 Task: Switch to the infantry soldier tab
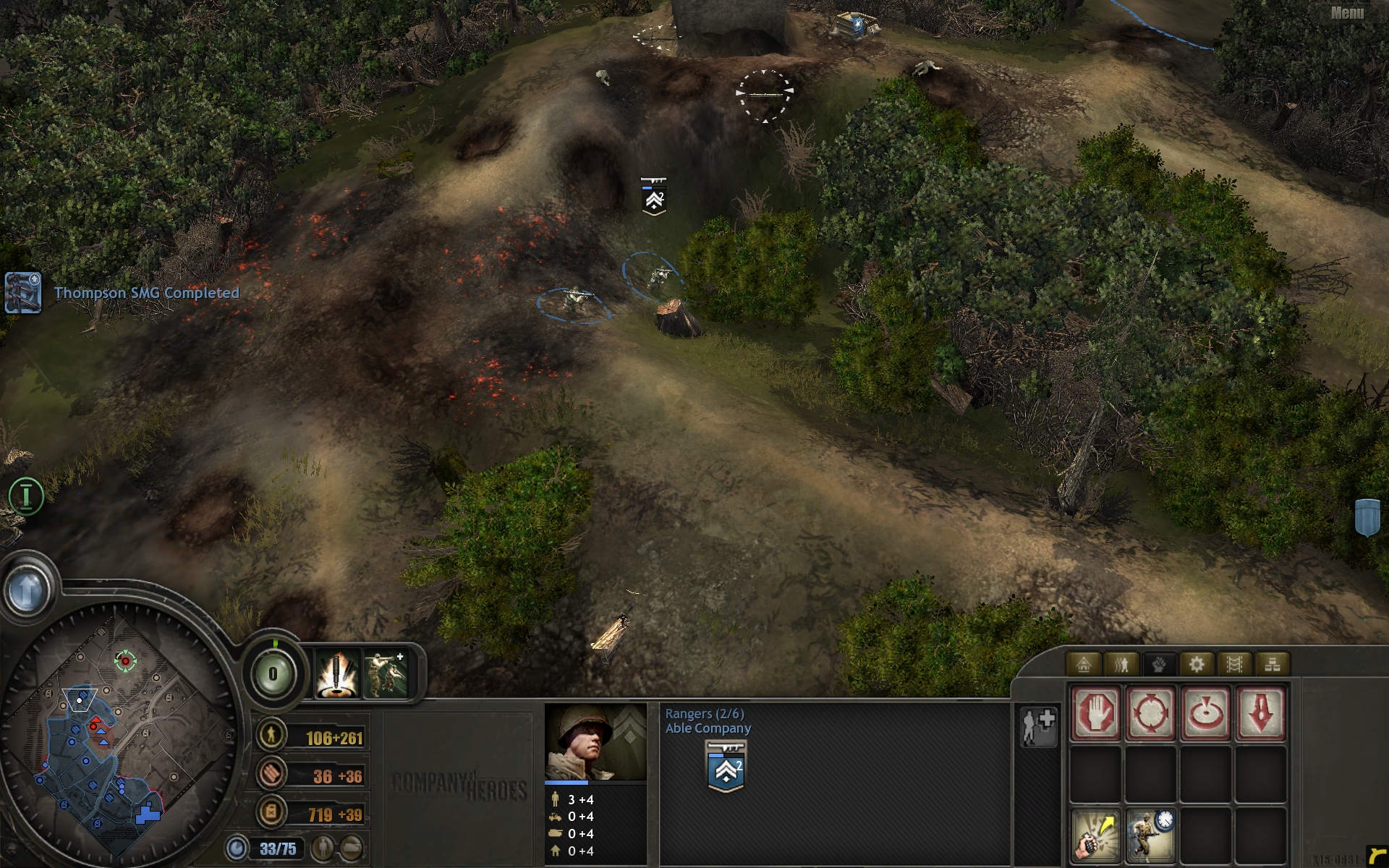tap(1121, 664)
